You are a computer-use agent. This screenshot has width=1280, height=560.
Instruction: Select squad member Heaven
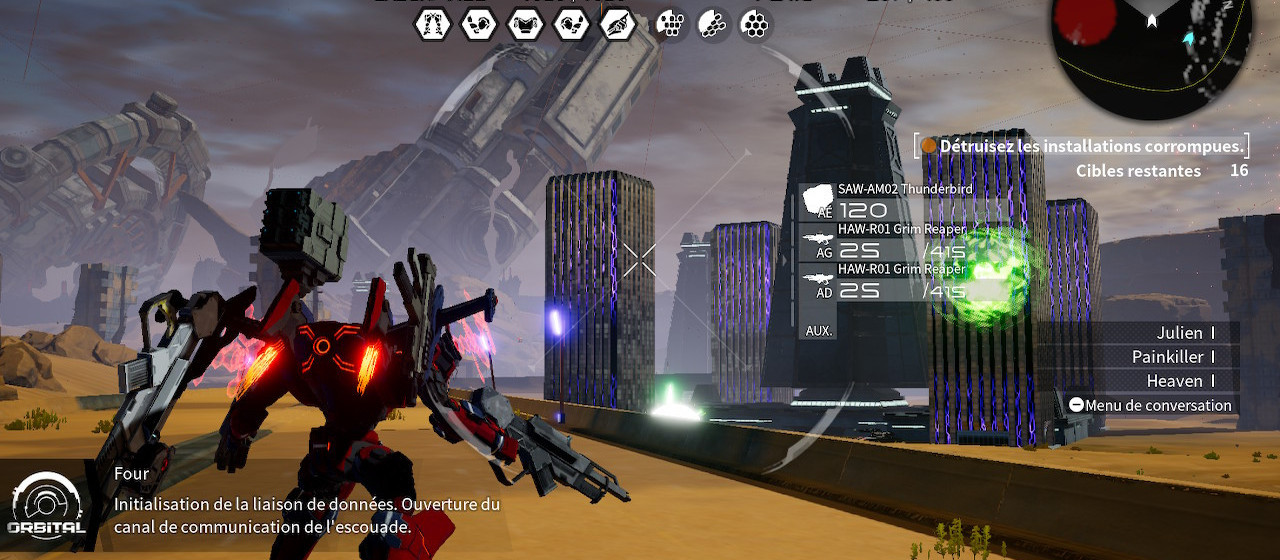click(x=1175, y=381)
